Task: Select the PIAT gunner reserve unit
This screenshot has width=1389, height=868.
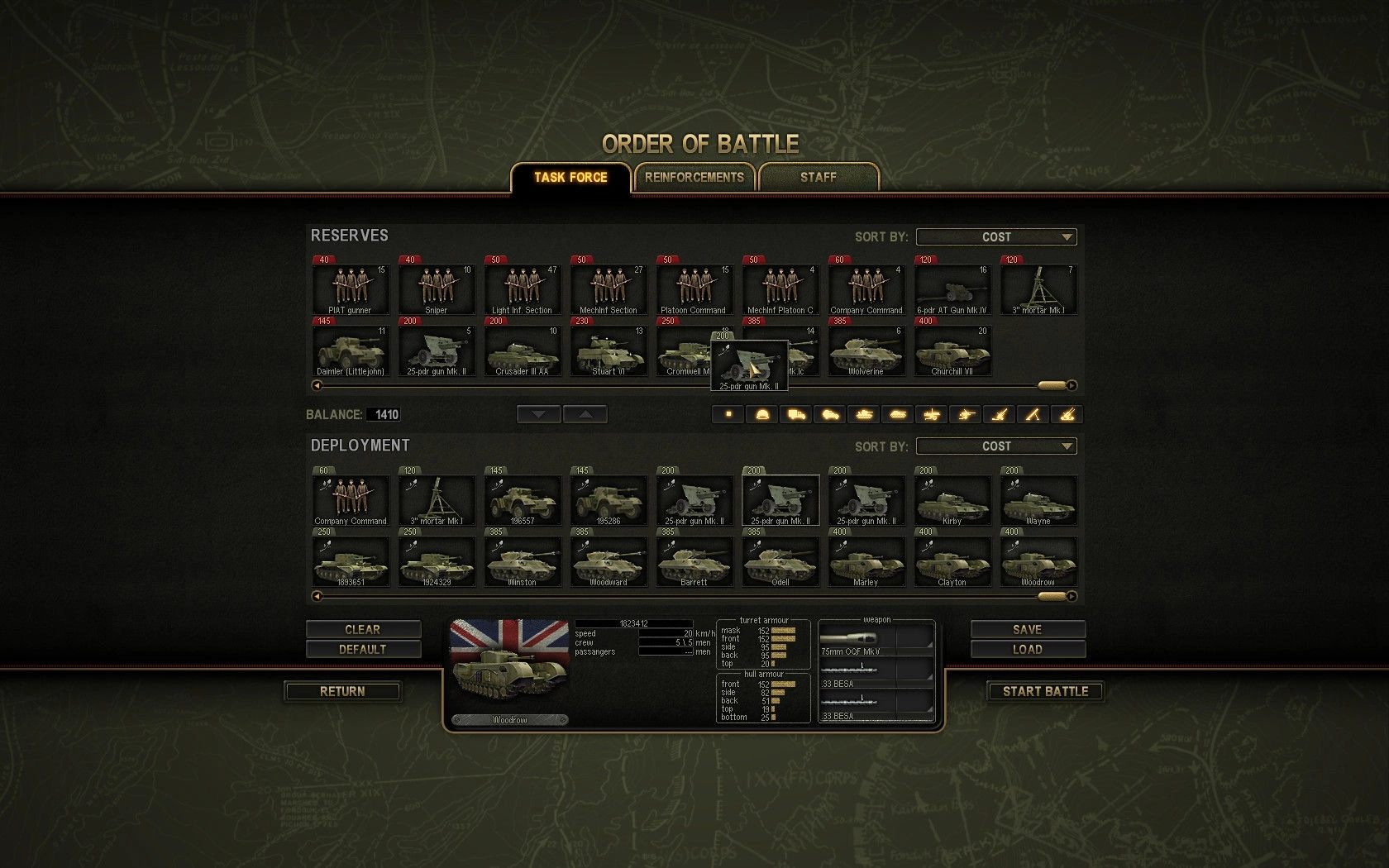Action: [x=351, y=288]
